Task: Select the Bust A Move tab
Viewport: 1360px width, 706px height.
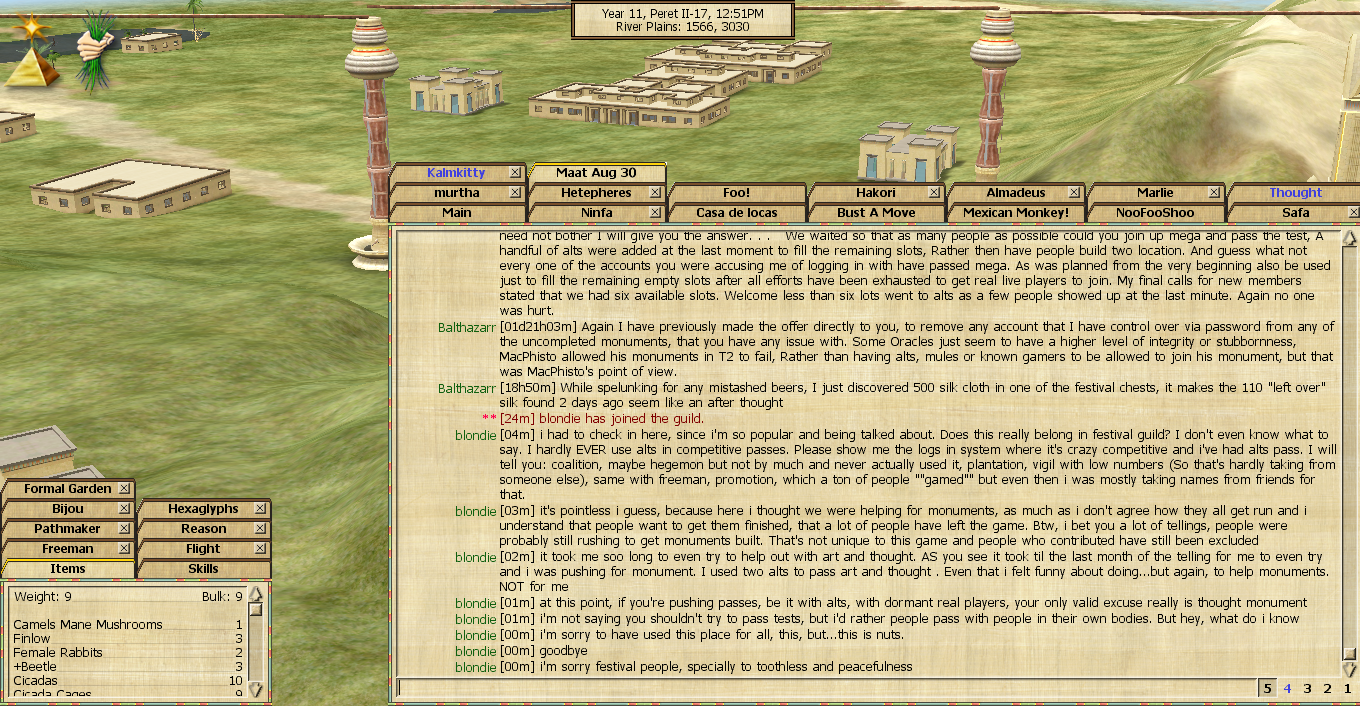Action: 876,213
